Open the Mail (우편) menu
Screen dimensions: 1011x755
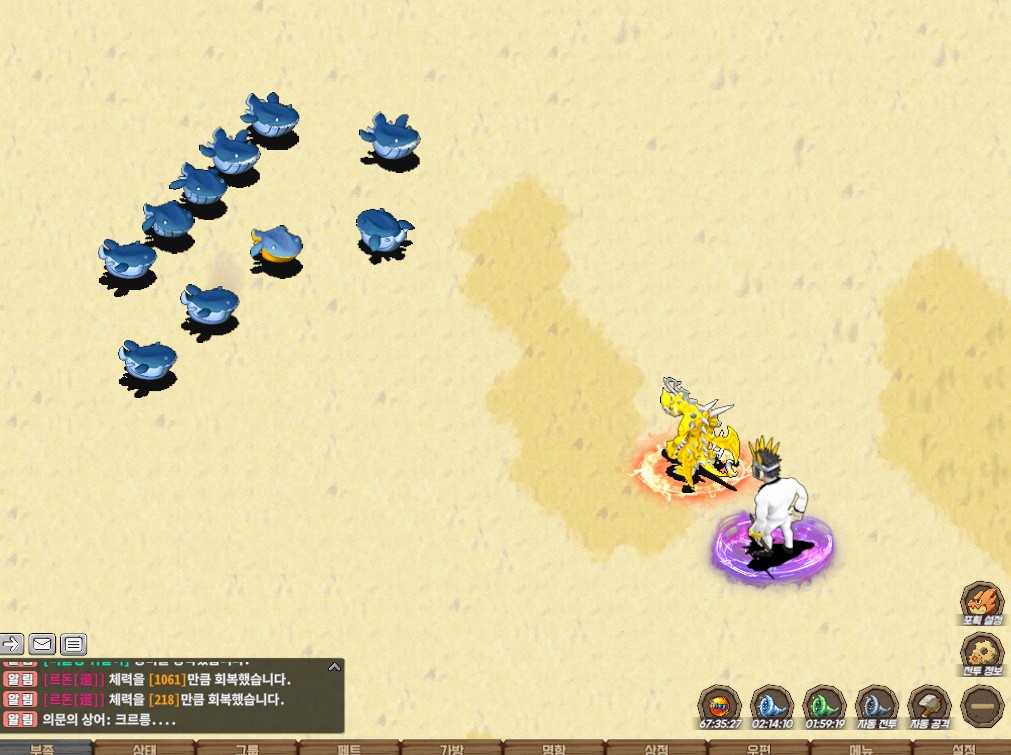758,748
